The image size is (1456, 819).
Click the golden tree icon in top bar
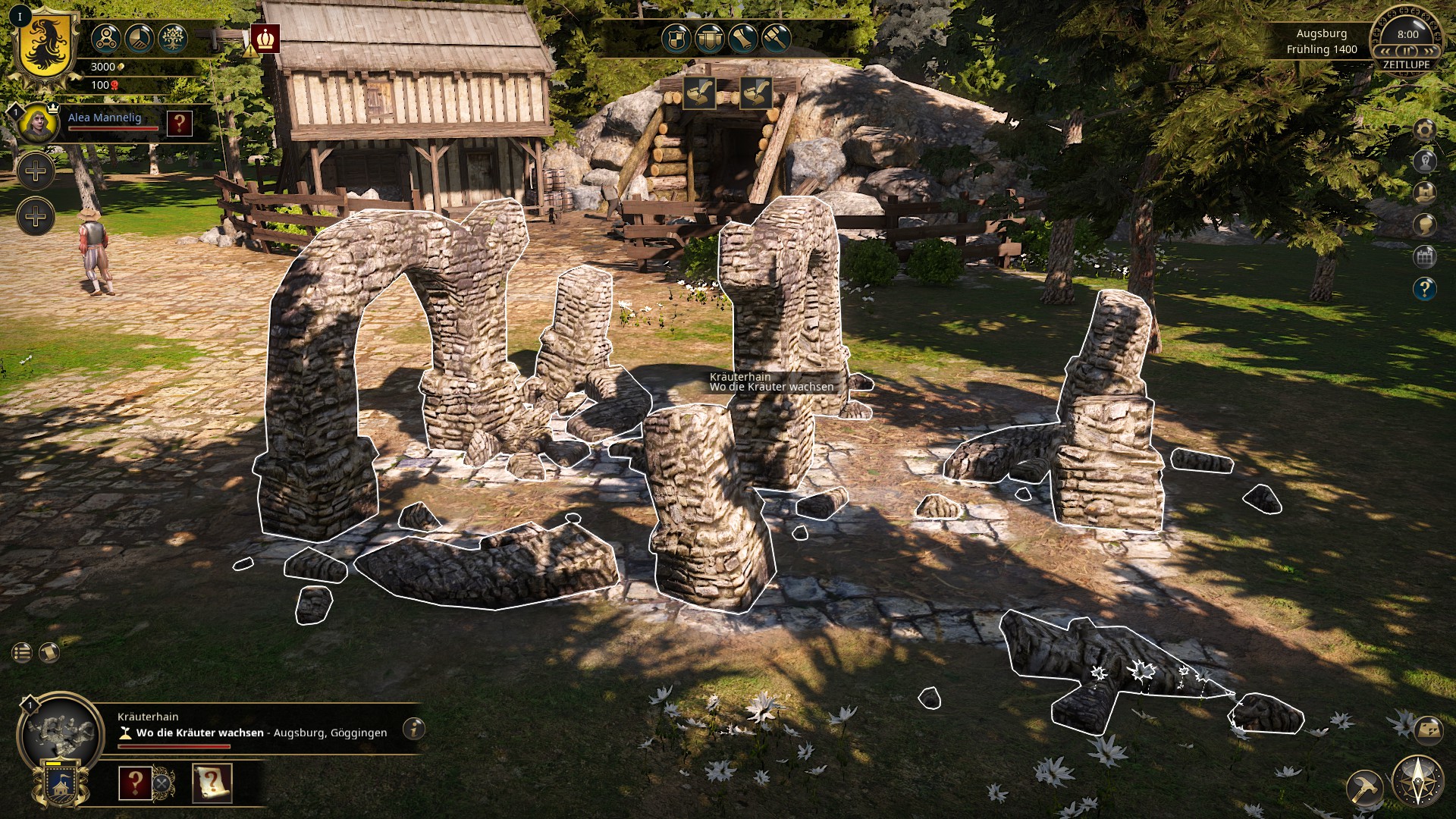pyautogui.click(x=172, y=38)
